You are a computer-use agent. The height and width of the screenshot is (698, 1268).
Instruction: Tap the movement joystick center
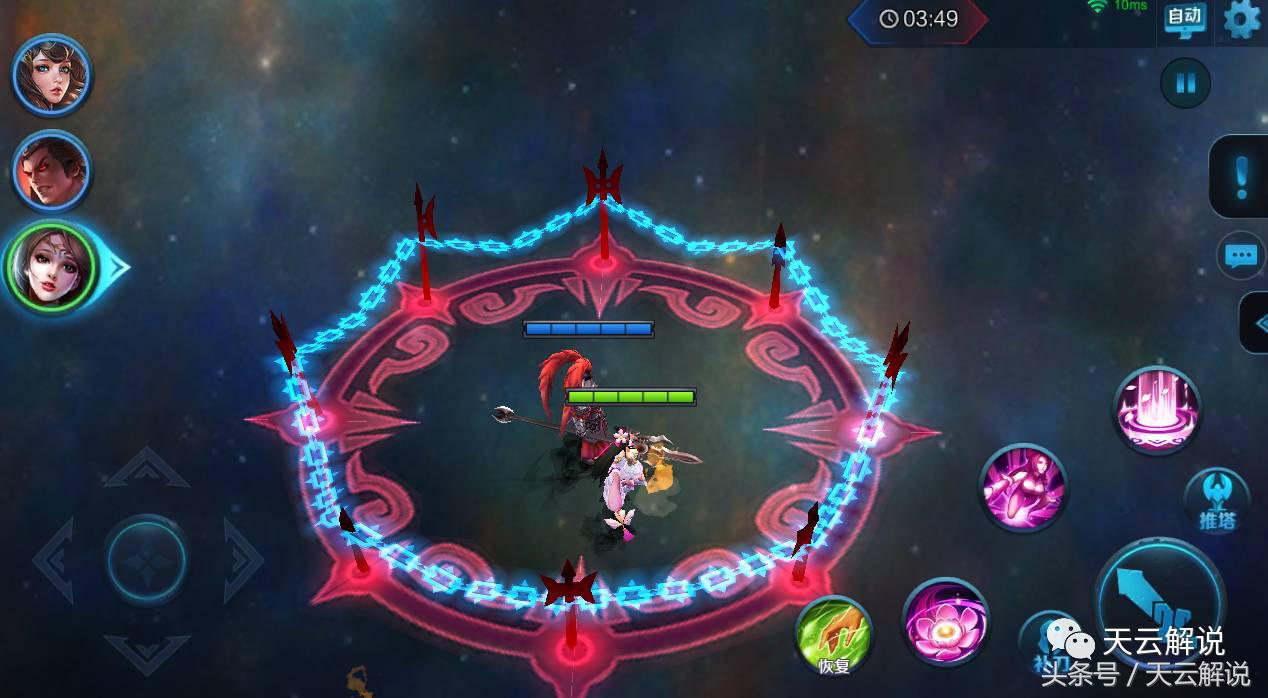click(147, 559)
